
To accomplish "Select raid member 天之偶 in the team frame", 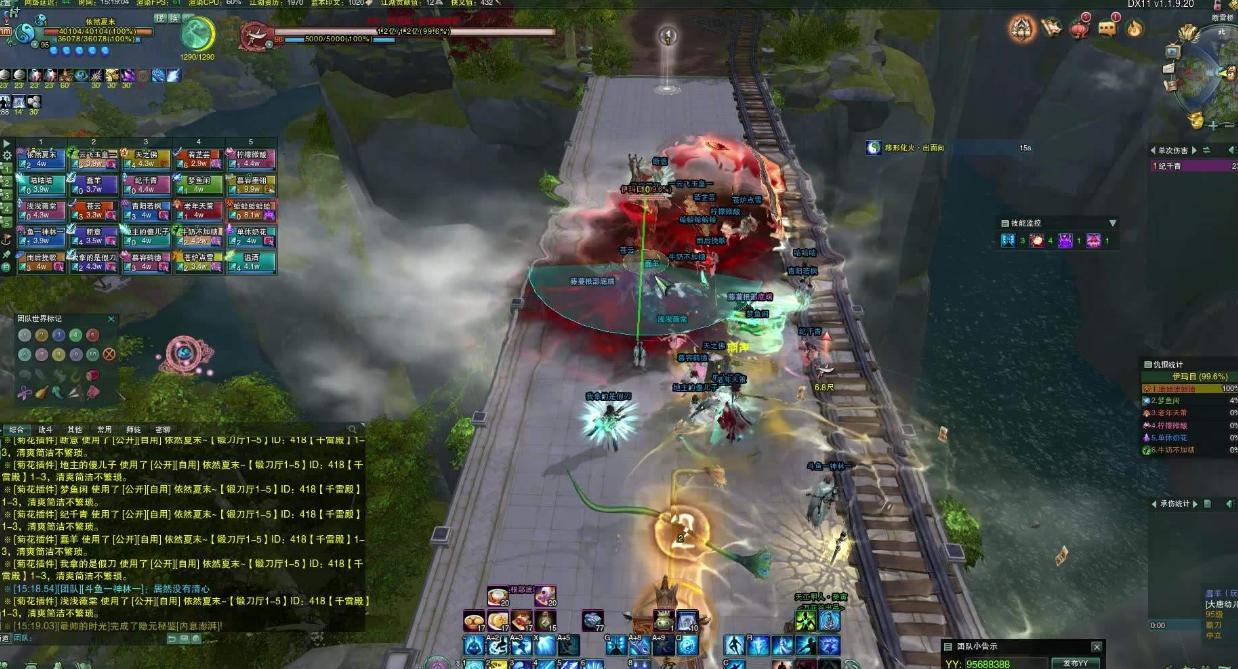I will click(x=145, y=159).
